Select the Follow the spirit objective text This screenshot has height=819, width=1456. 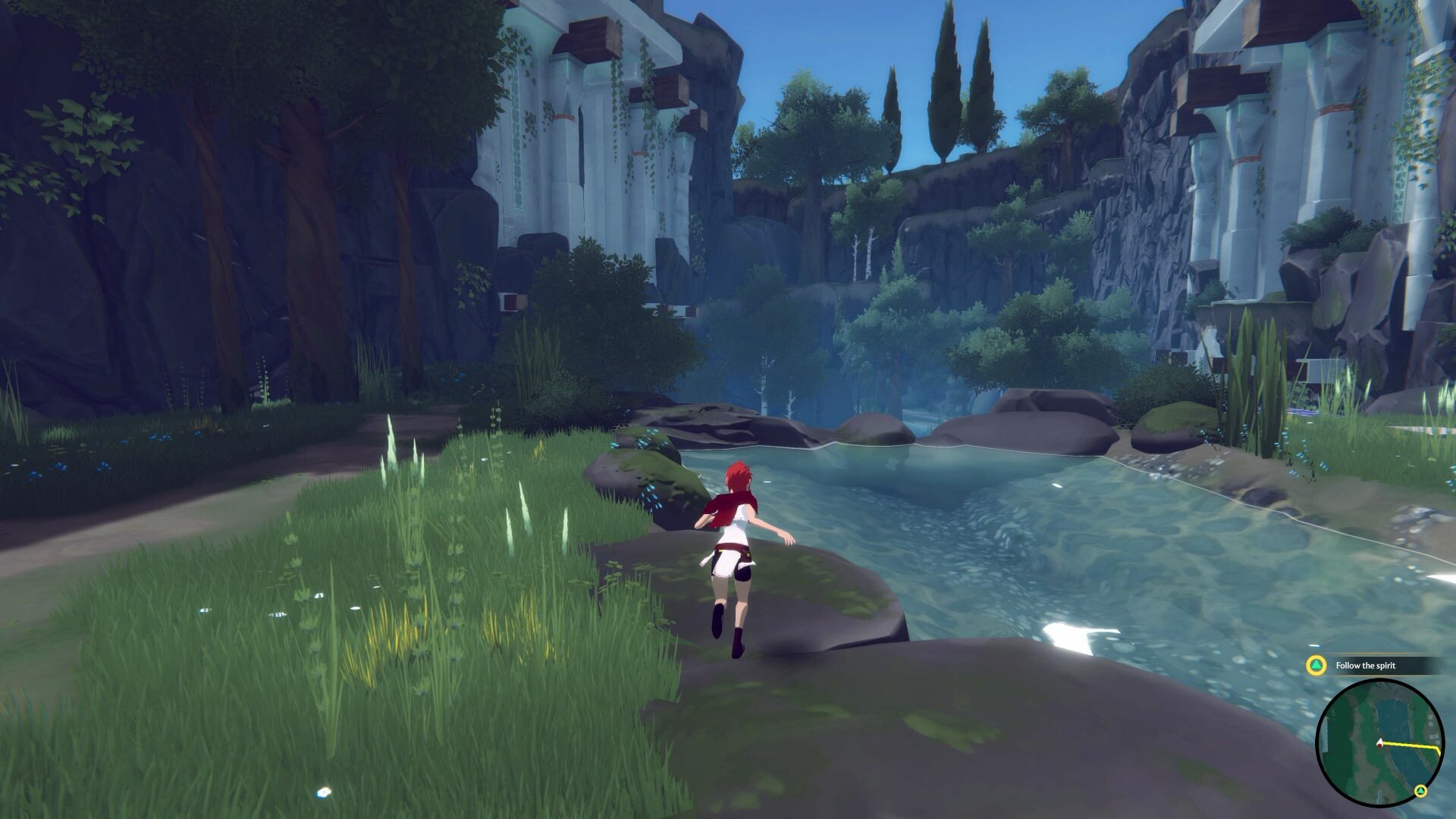(x=1365, y=666)
